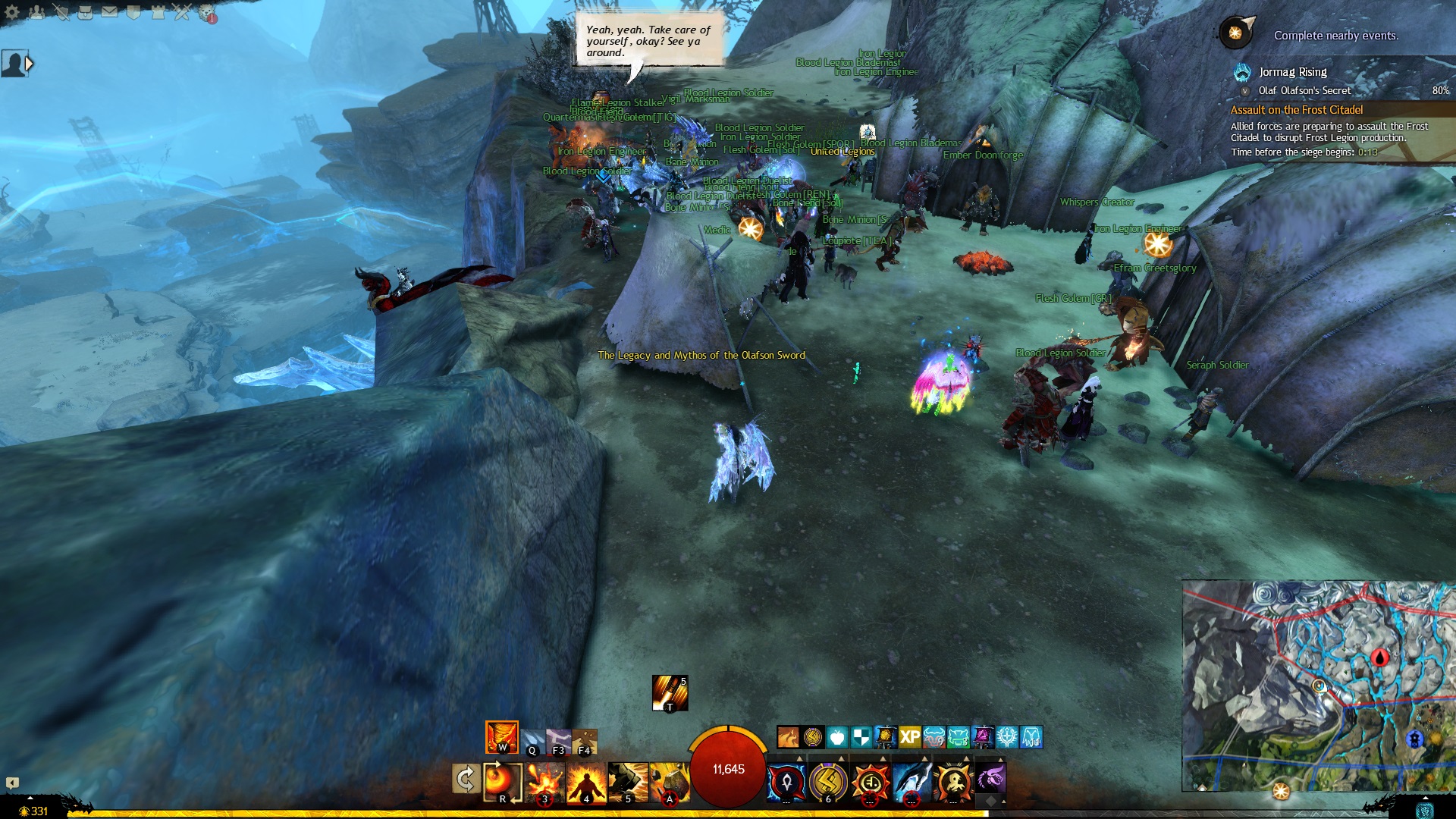Activate the weapon swap arrows button

(x=465, y=779)
